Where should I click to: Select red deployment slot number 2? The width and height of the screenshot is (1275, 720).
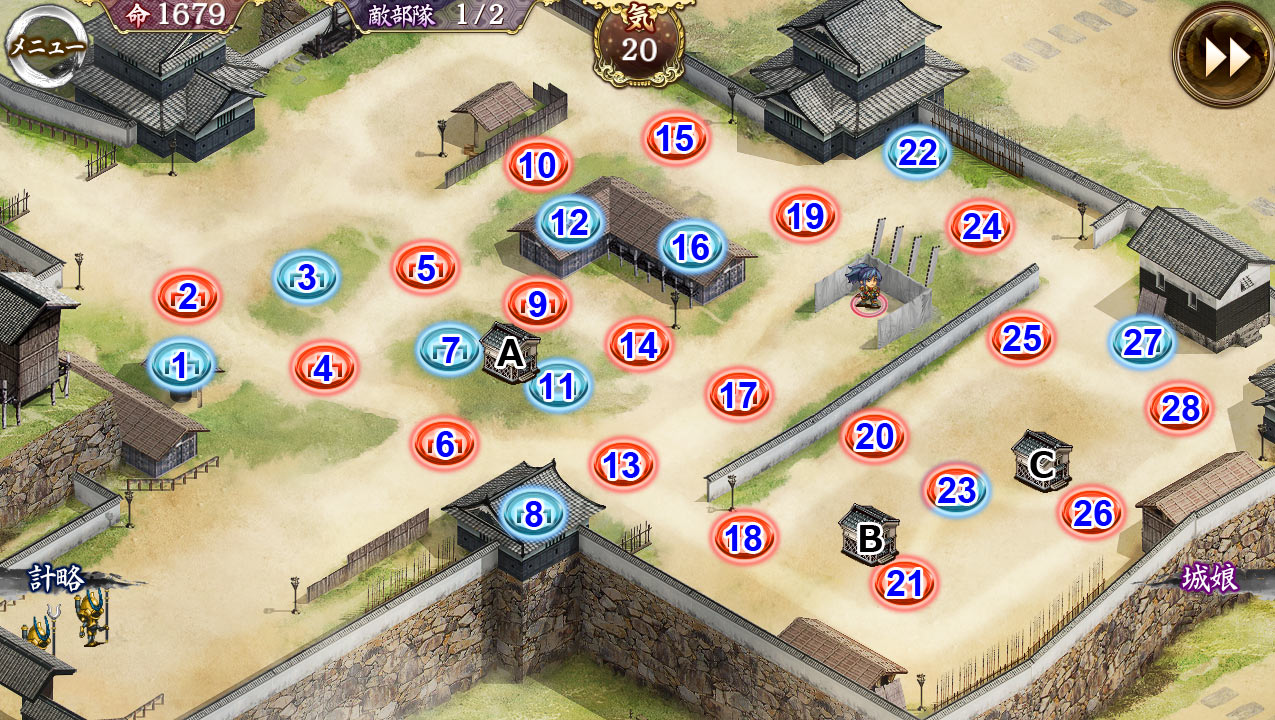tap(187, 296)
